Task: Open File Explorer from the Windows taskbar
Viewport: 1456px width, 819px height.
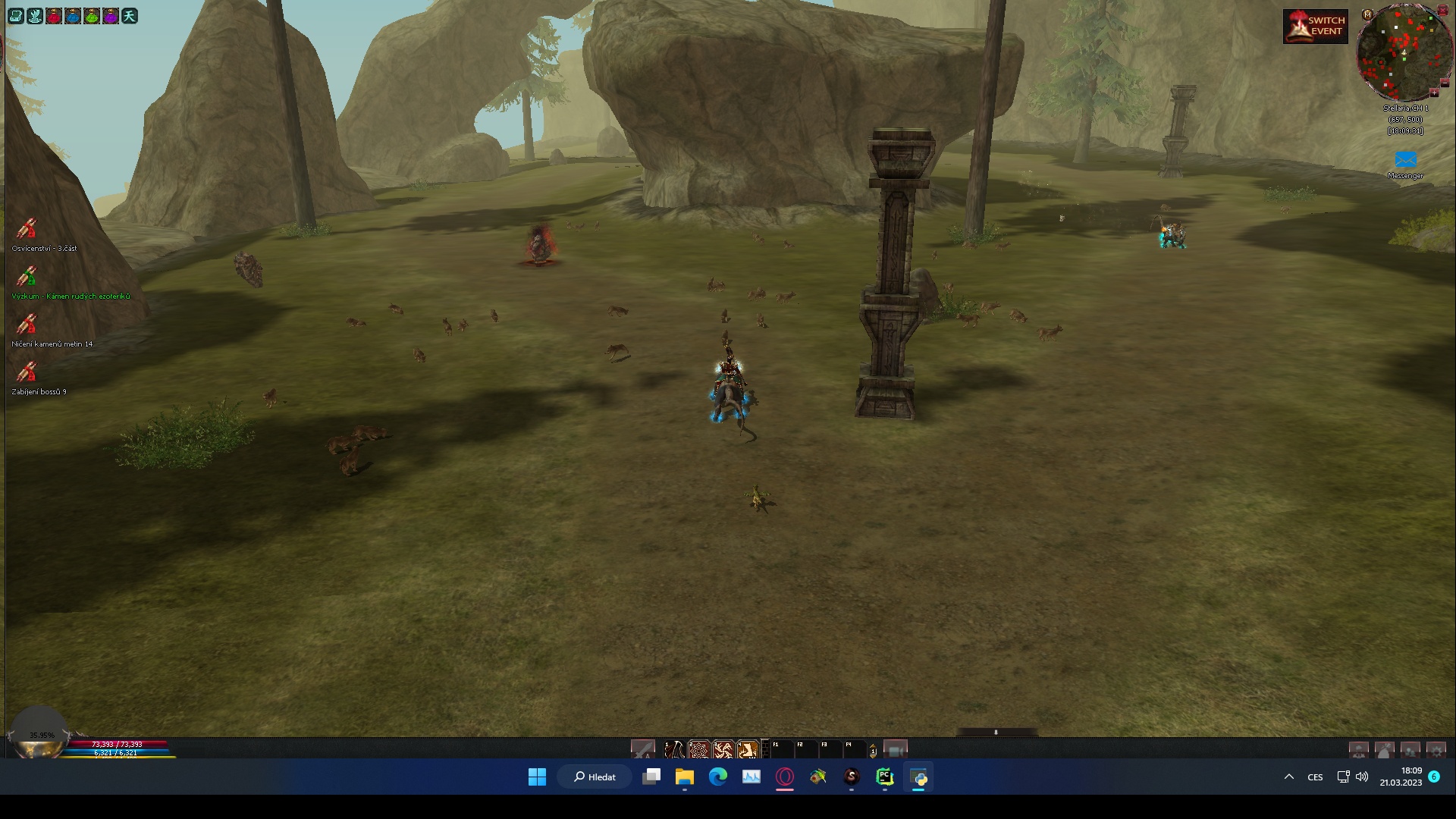Action: (684, 777)
